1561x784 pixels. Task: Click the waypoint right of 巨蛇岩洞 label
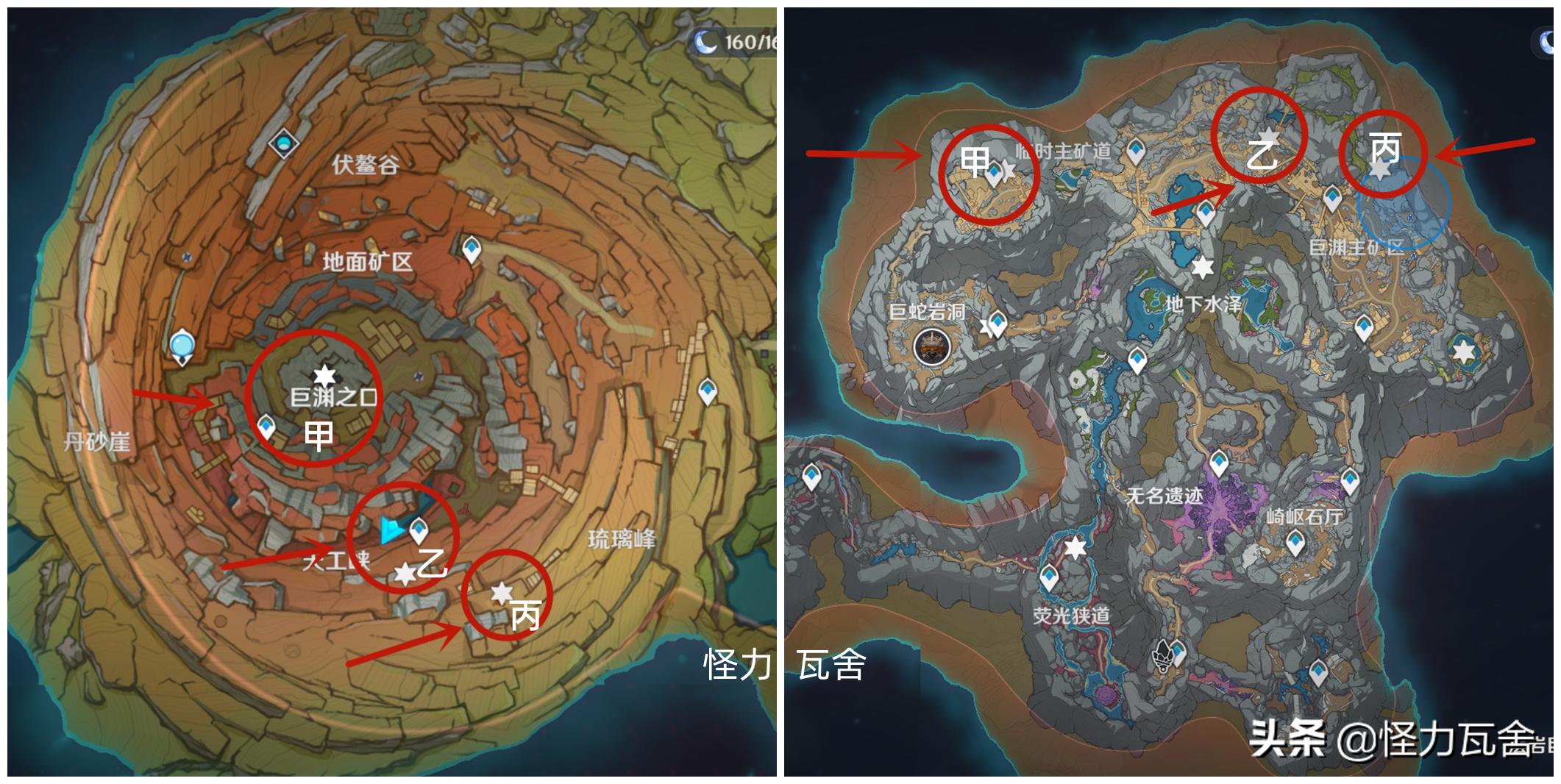[998, 322]
